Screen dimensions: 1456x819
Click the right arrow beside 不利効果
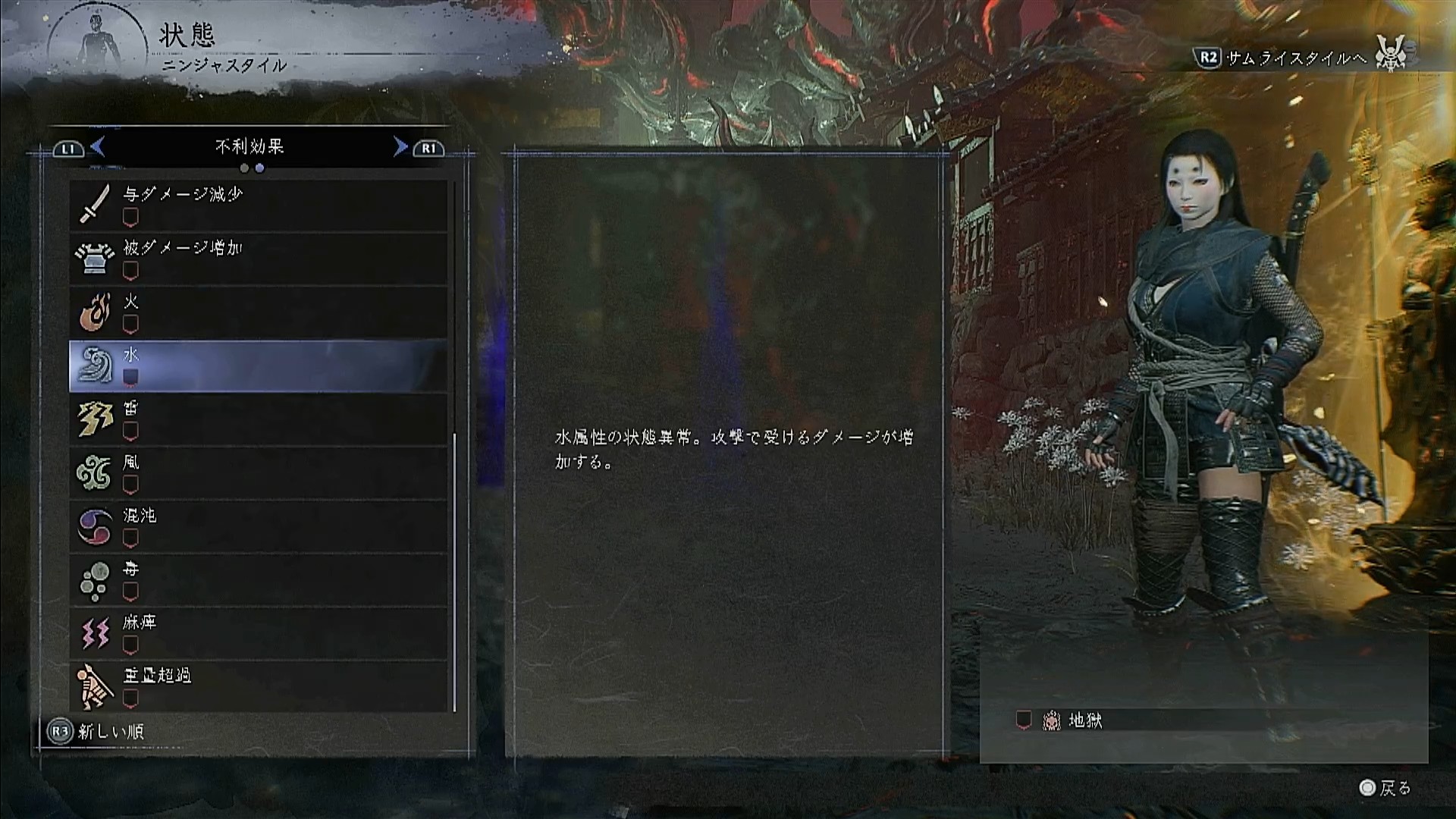[400, 146]
